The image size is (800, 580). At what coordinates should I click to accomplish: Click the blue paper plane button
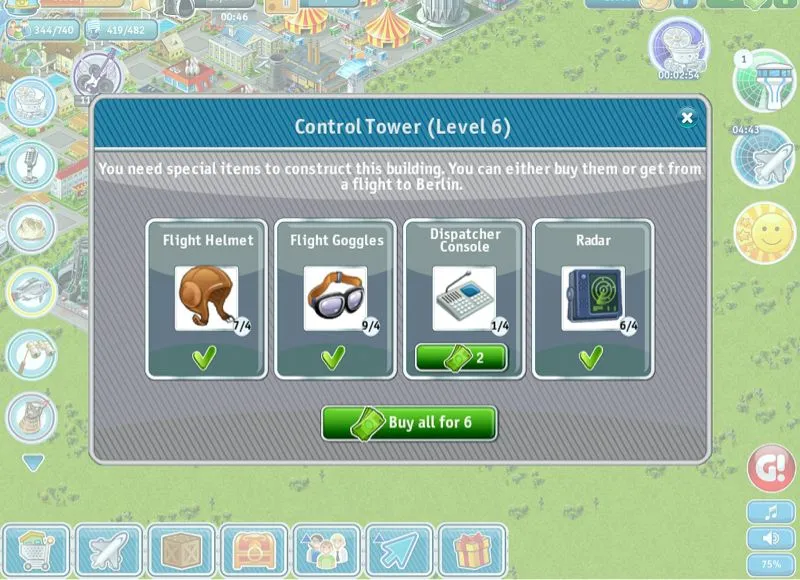[399, 551]
